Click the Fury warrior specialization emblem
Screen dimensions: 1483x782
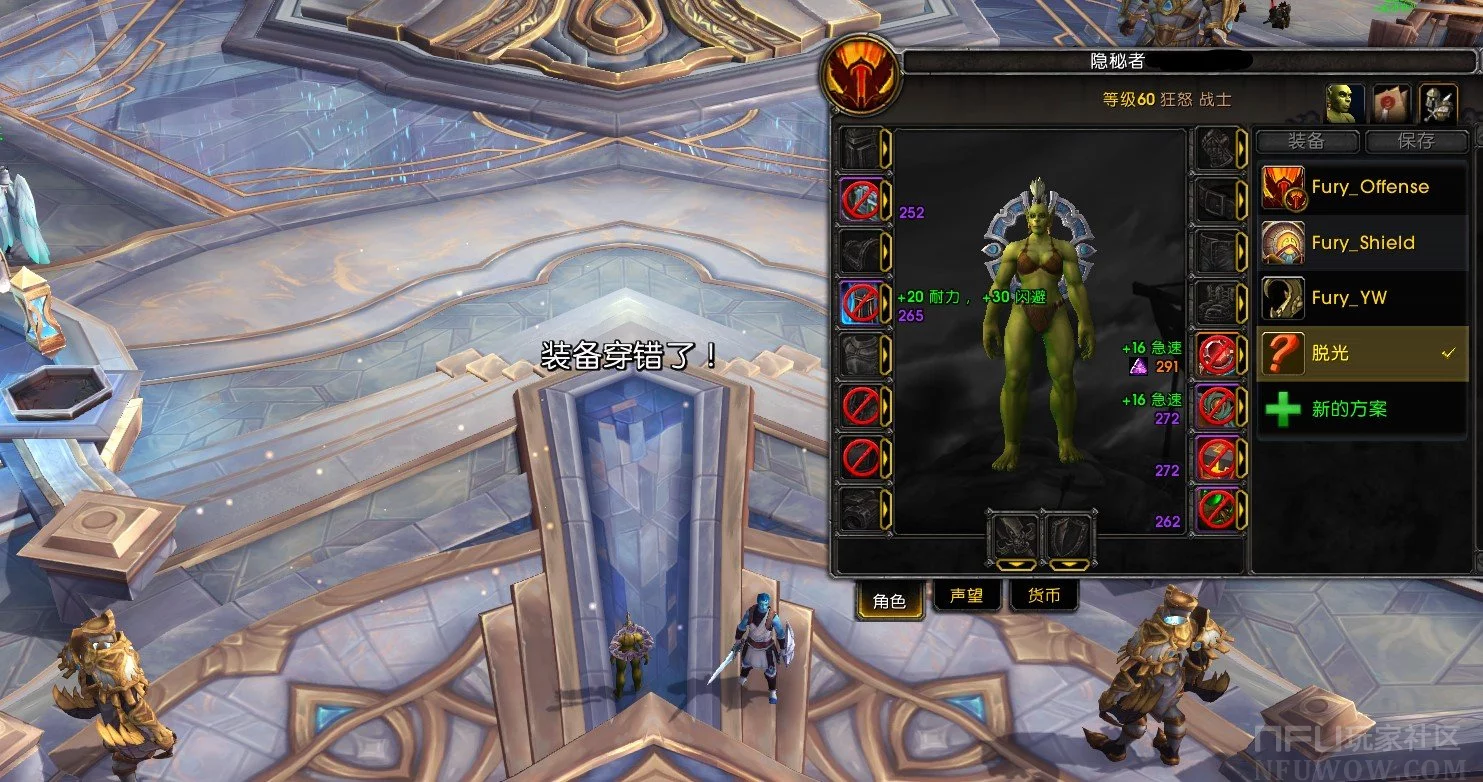point(861,82)
